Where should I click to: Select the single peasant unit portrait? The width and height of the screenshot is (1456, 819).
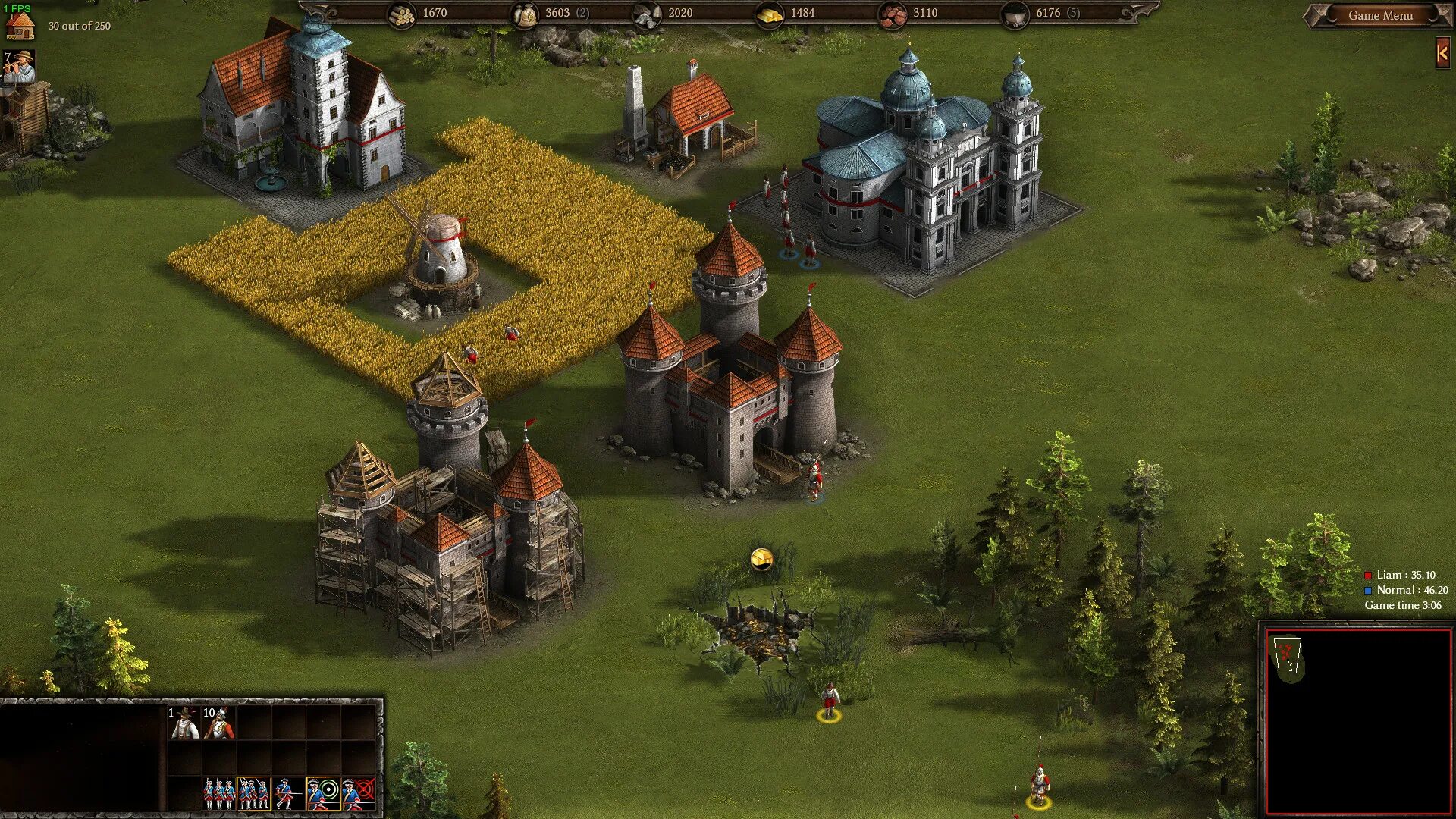point(183,723)
